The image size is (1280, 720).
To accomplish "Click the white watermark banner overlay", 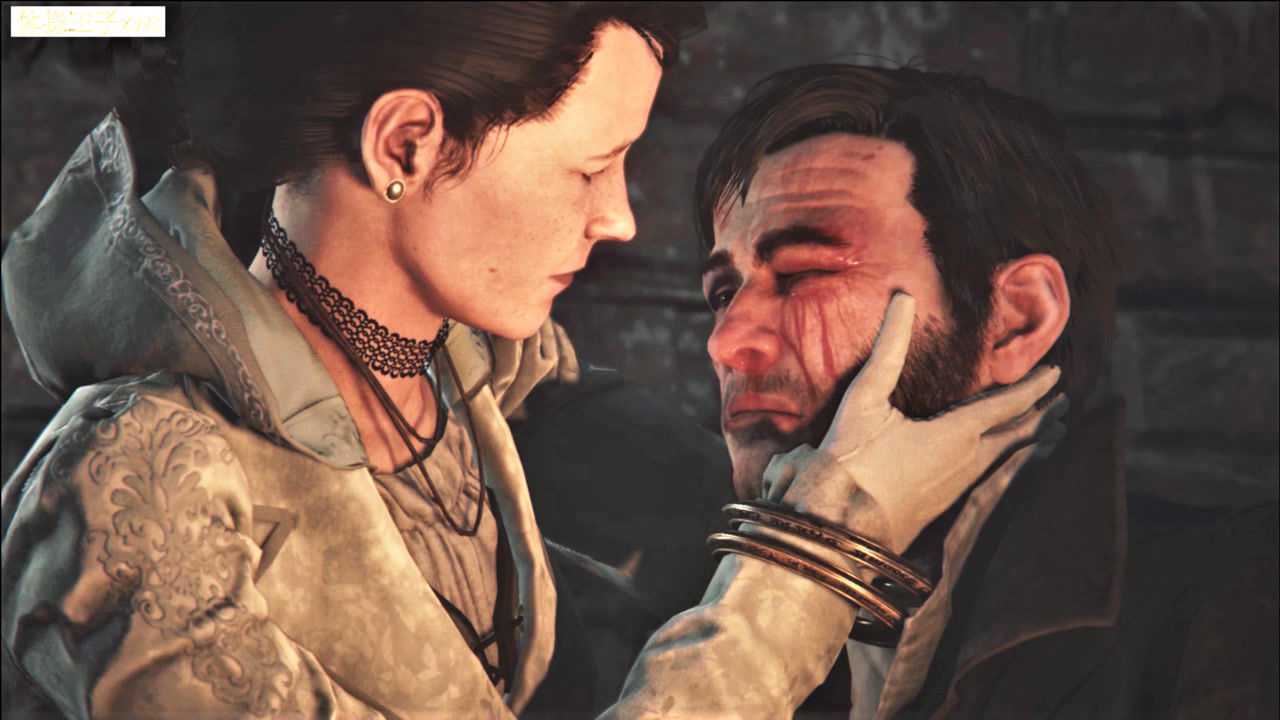I will pyautogui.click(x=88, y=21).
